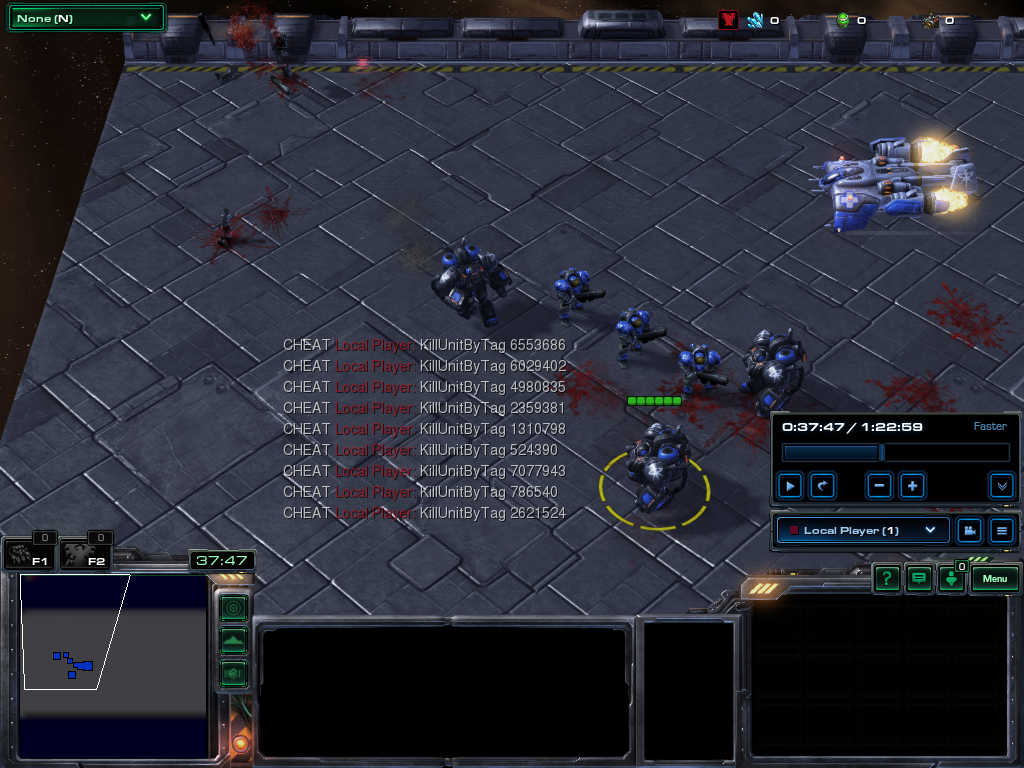Click the green player icon button next to Menu
The height and width of the screenshot is (768, 1024).
click(951, 580)
